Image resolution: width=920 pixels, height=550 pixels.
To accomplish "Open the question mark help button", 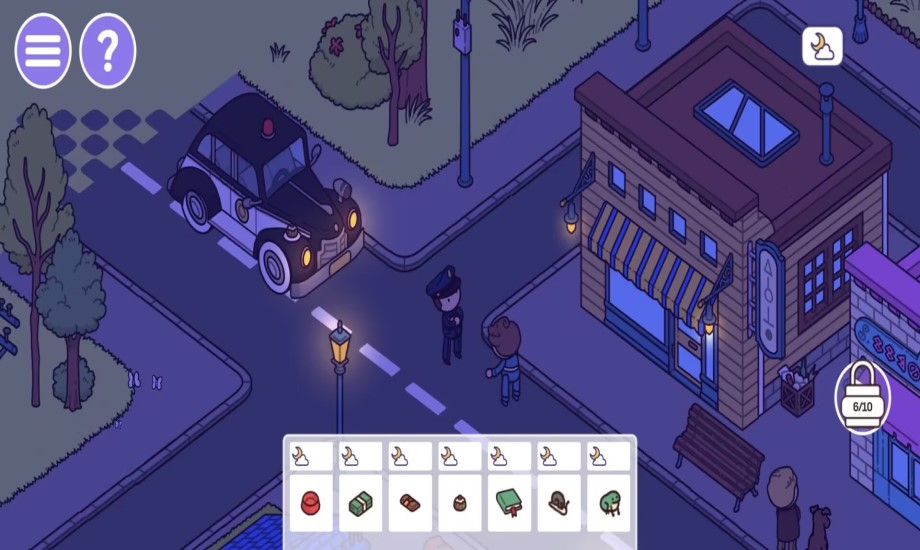I will coord(108,50).
